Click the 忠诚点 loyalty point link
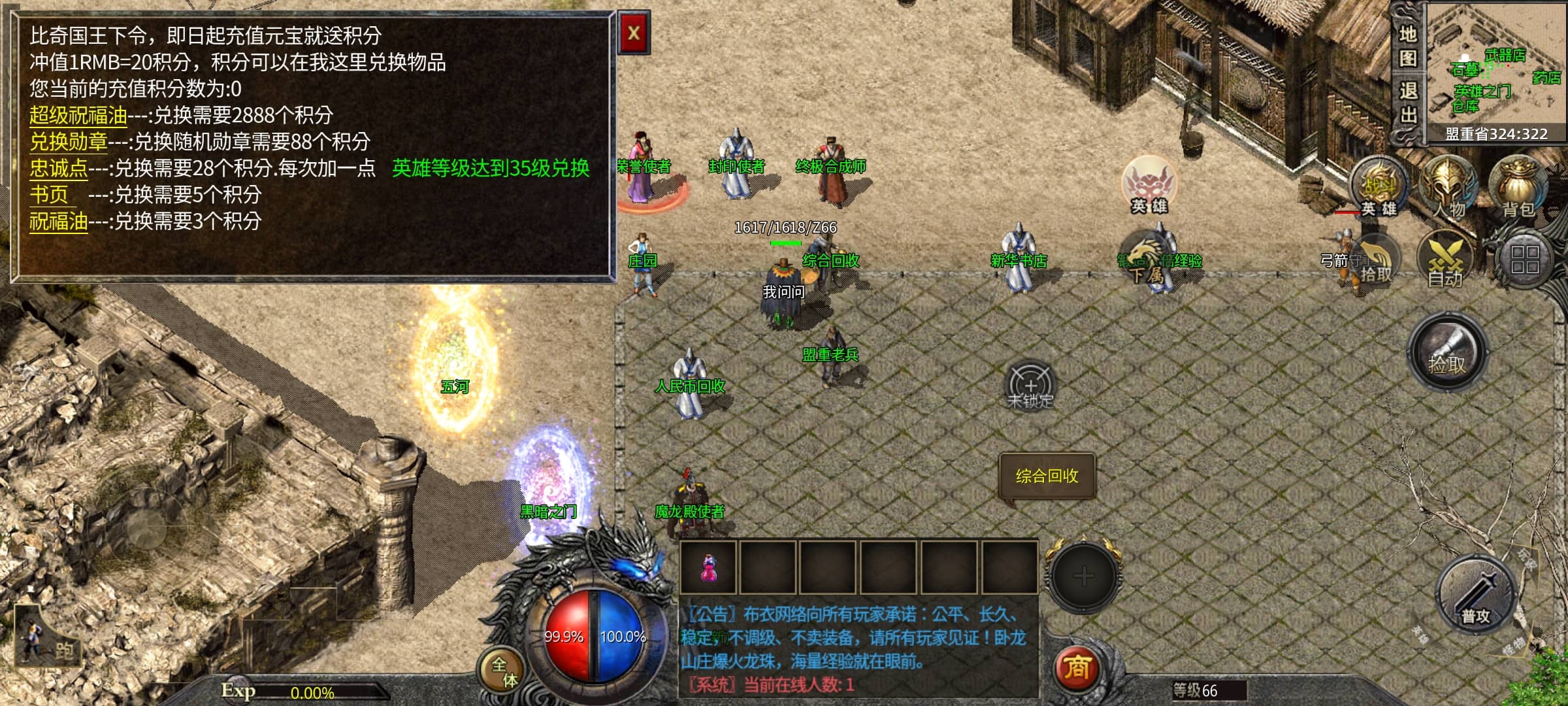1568x706 pixels. click(x=58, y=169)
